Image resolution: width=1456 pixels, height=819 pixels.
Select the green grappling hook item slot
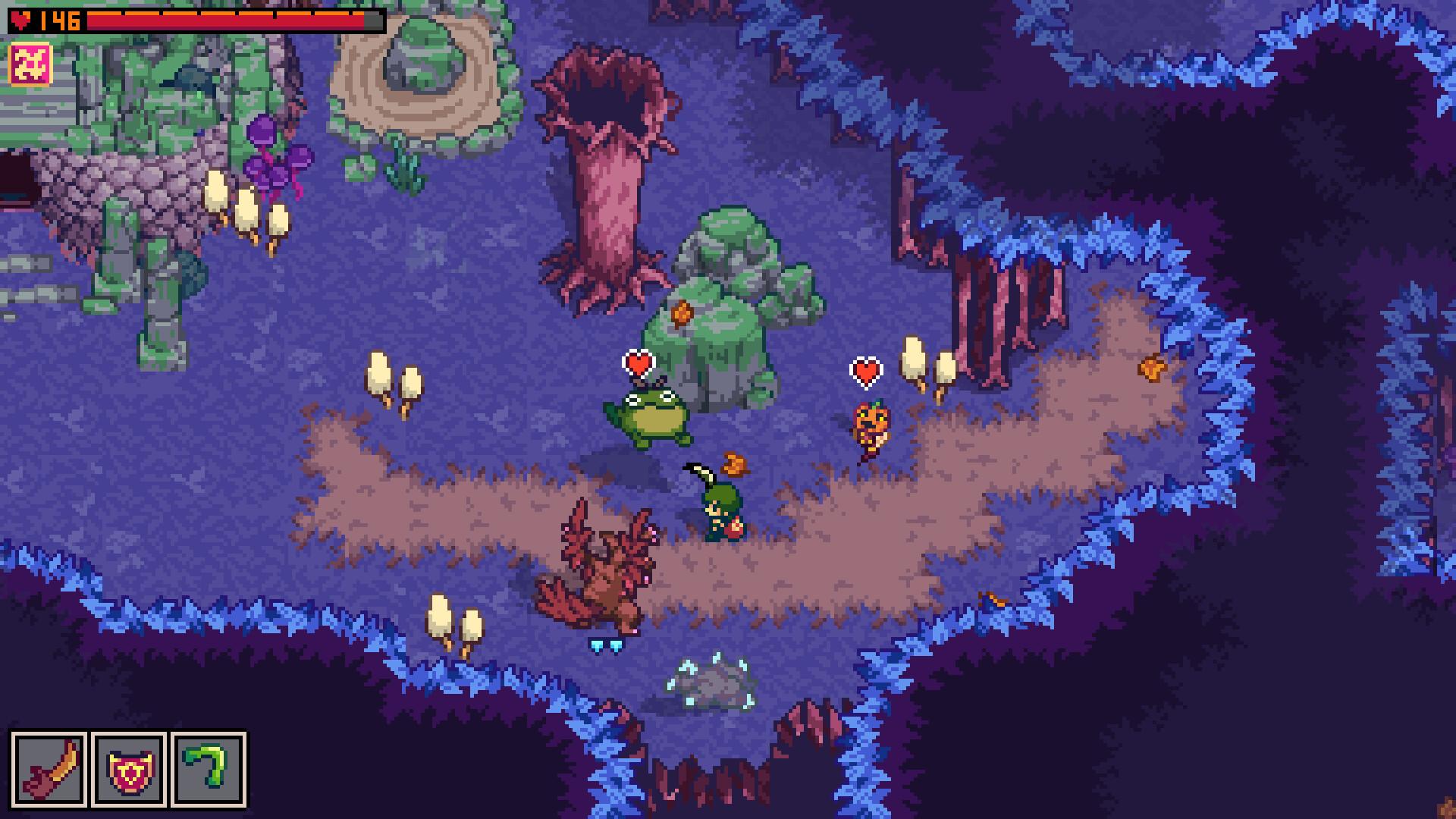click(211, 768)
